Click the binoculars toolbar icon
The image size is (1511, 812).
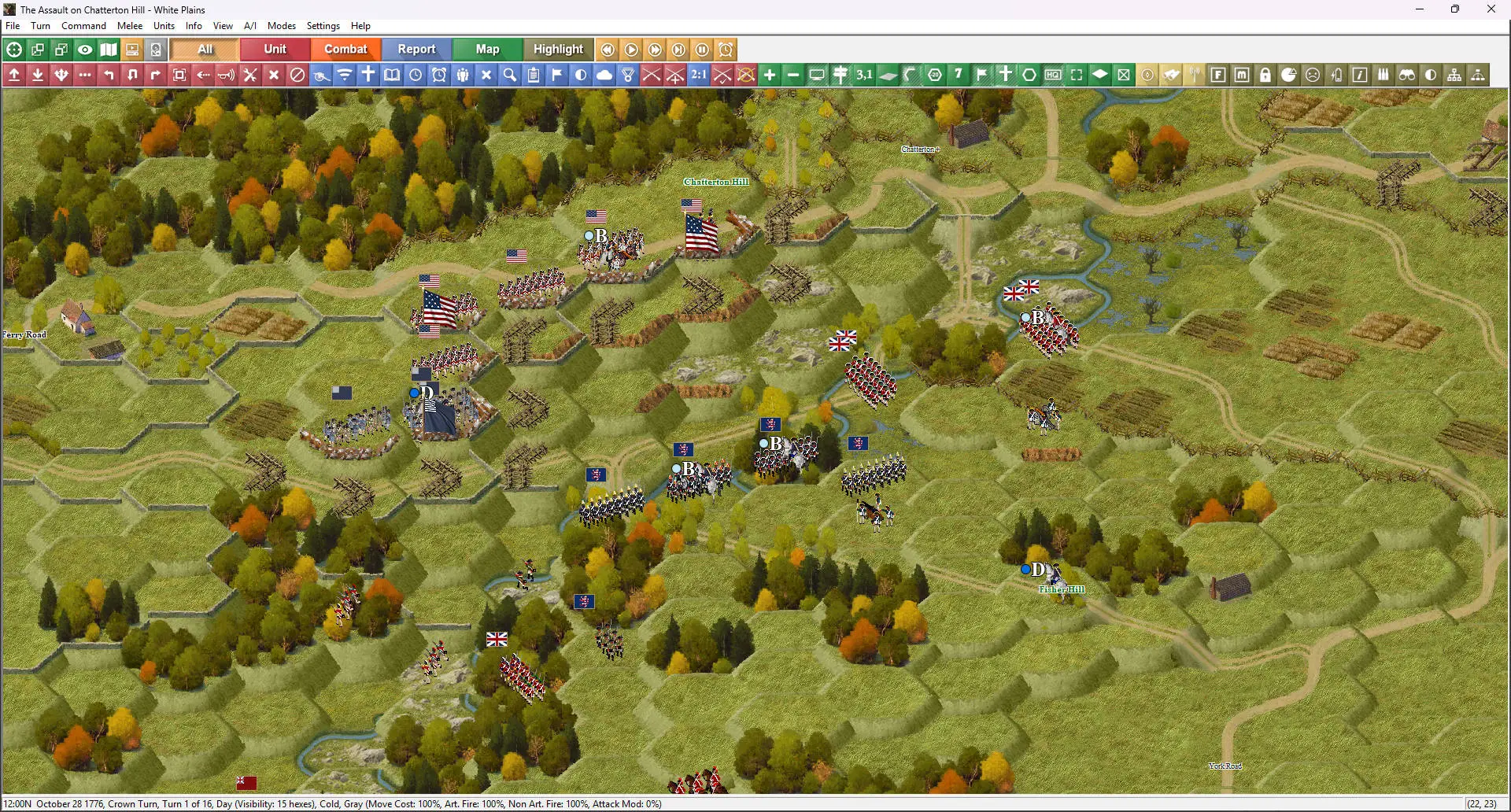point(1407,75)
